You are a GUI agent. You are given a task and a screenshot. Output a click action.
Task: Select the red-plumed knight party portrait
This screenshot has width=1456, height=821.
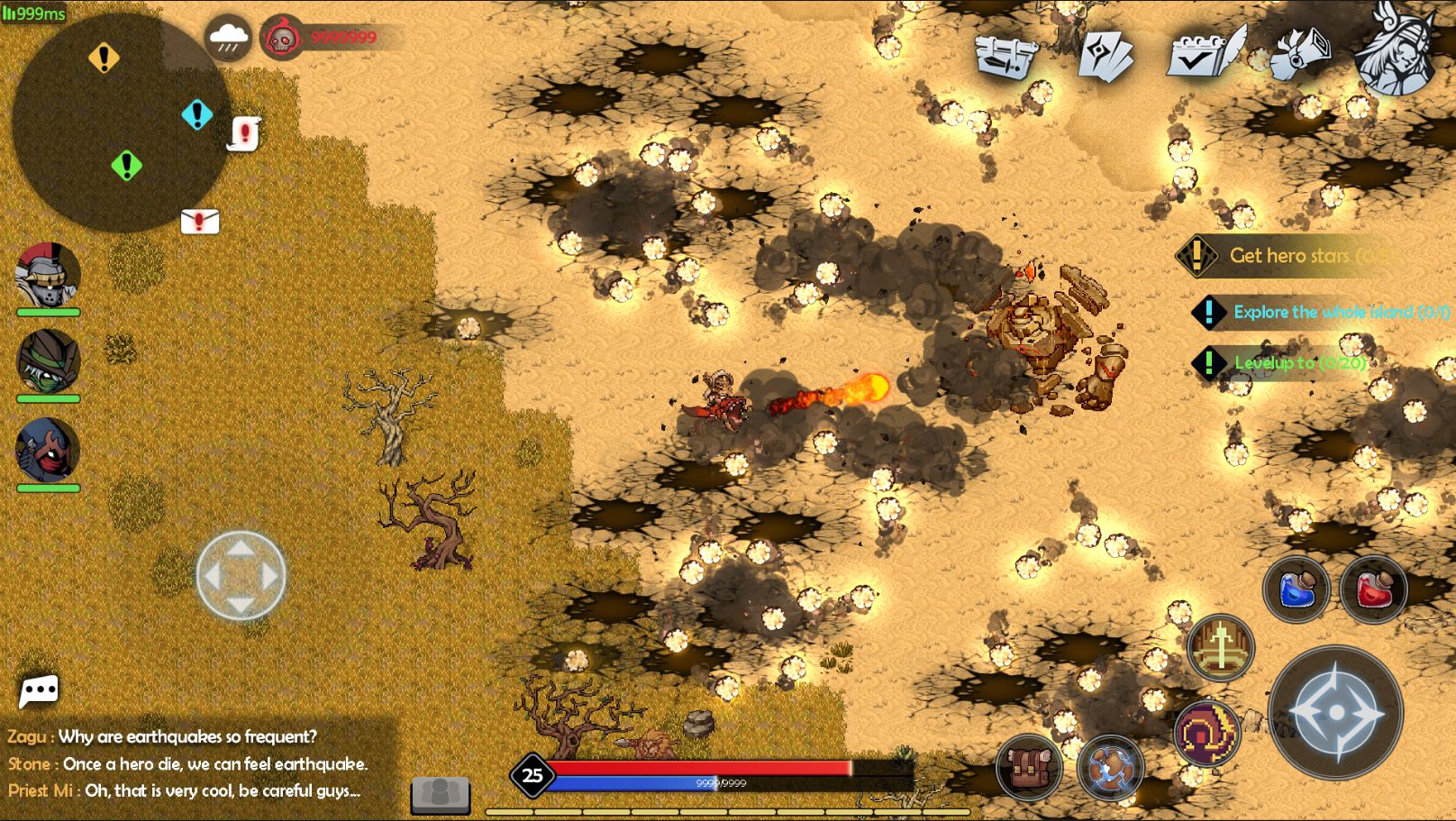coord(48,275)
